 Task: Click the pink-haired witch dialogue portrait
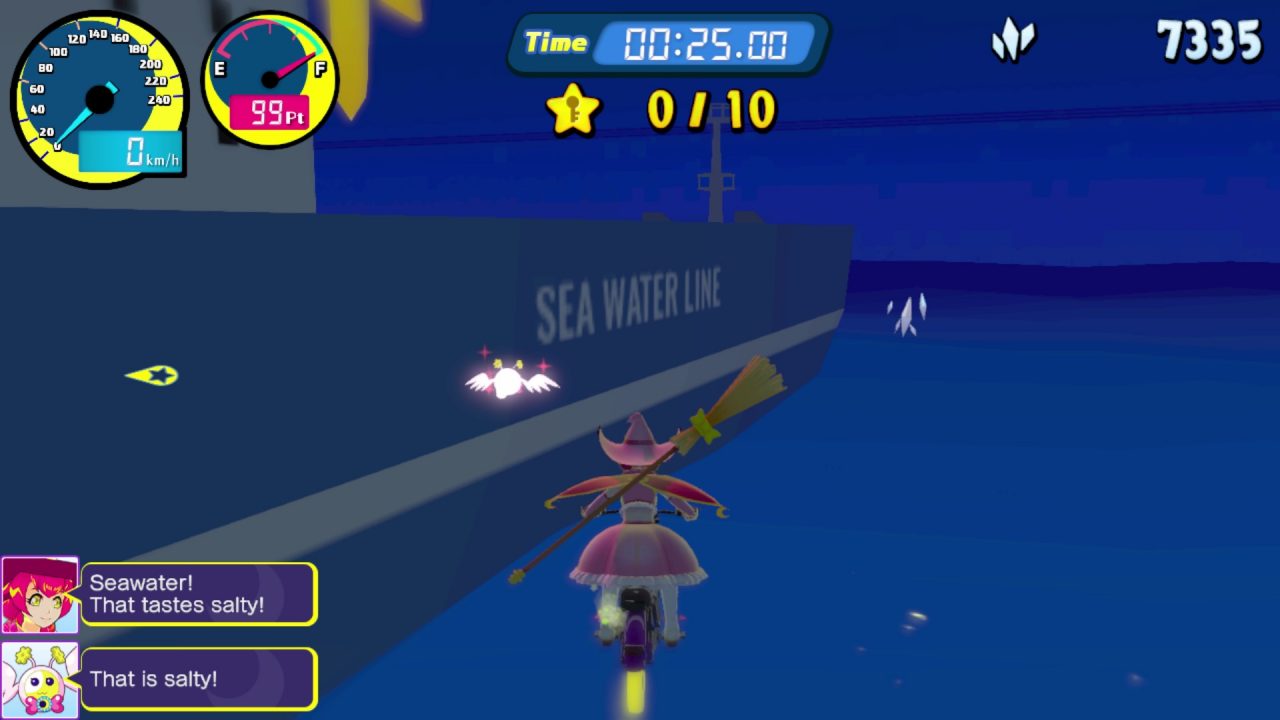(40, 595)
